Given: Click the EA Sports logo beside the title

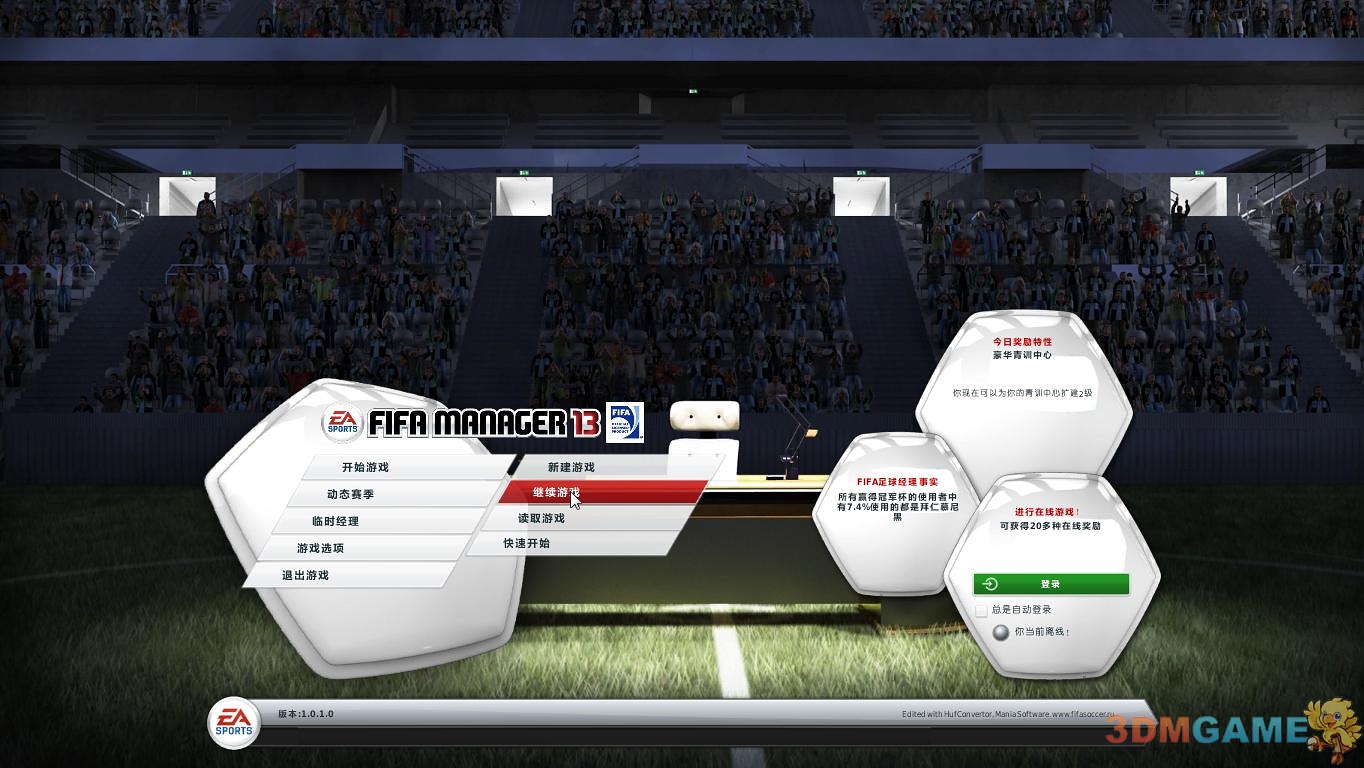Looking at the screenshot, I should [x=340, y=423].
